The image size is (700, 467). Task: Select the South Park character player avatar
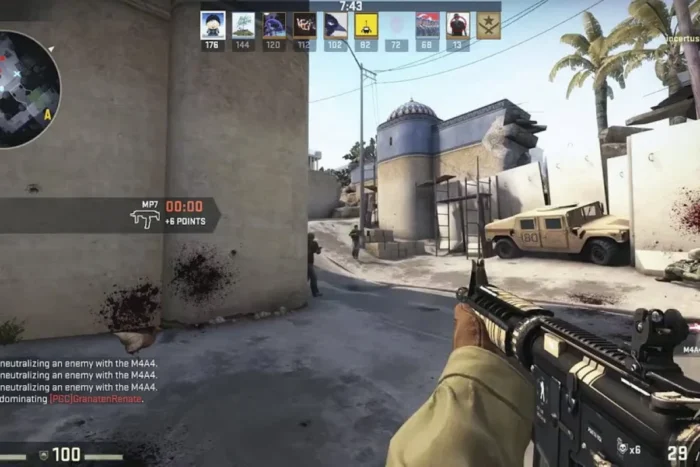212,25
